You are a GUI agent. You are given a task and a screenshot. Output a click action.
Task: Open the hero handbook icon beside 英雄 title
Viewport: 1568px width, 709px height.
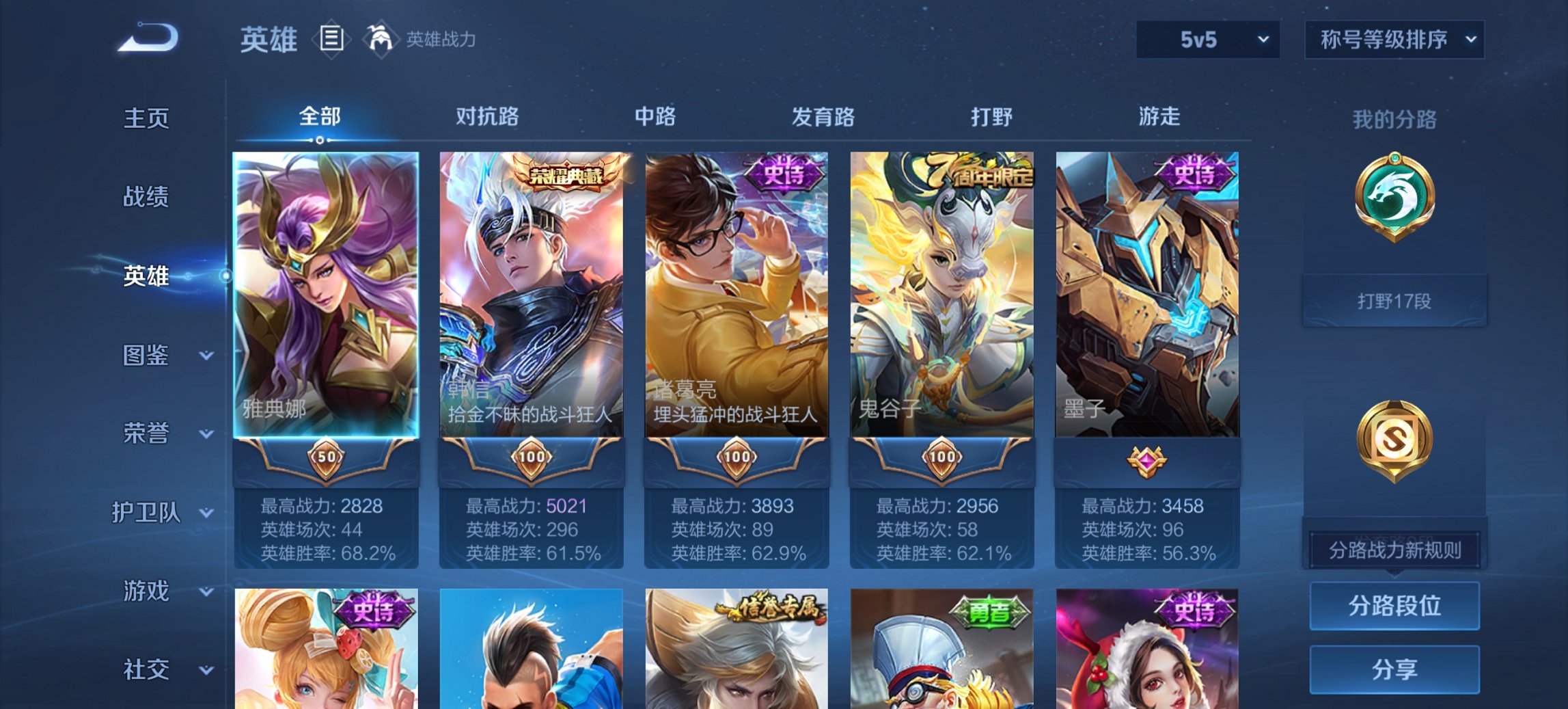point(333,40)
